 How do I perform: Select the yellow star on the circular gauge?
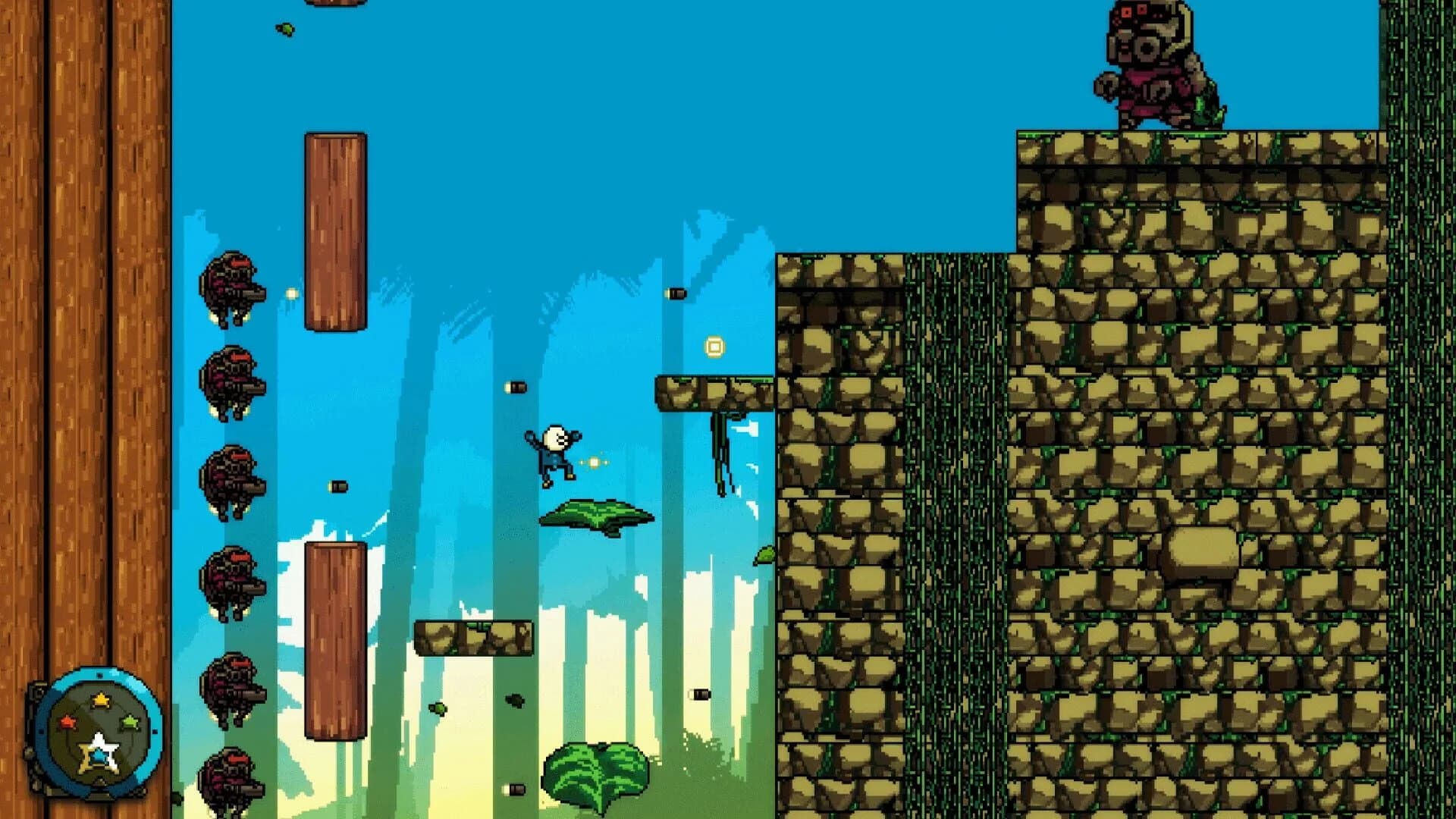pos(100,699)
